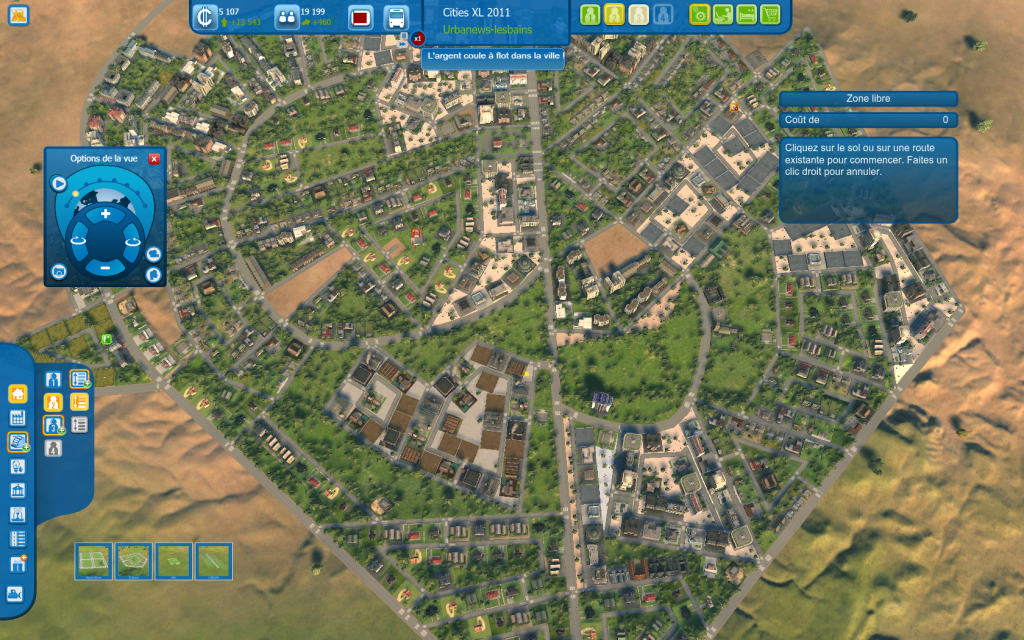Viewport: 1024px width, 640px height.
Task: Zoom in with the plus button
Action: (105, 214)
